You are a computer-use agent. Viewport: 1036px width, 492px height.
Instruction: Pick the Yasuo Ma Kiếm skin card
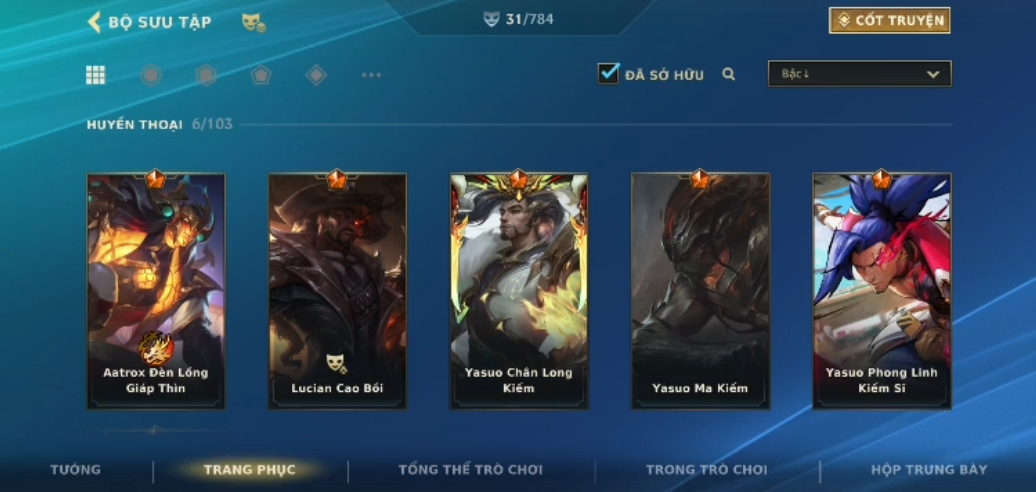[x=700, y=290]
